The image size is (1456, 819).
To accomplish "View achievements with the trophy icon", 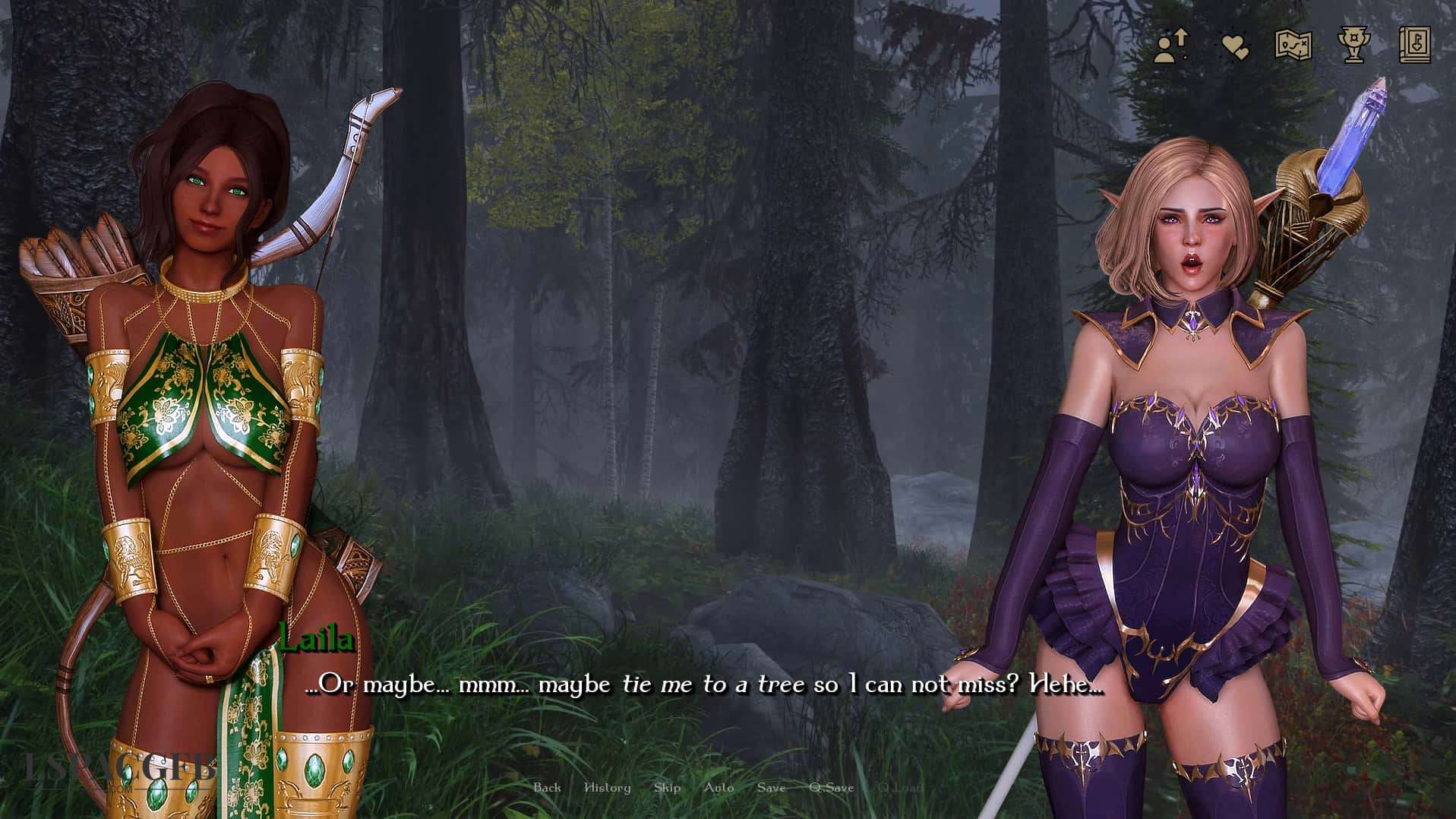I will [x=1353, y=44].
